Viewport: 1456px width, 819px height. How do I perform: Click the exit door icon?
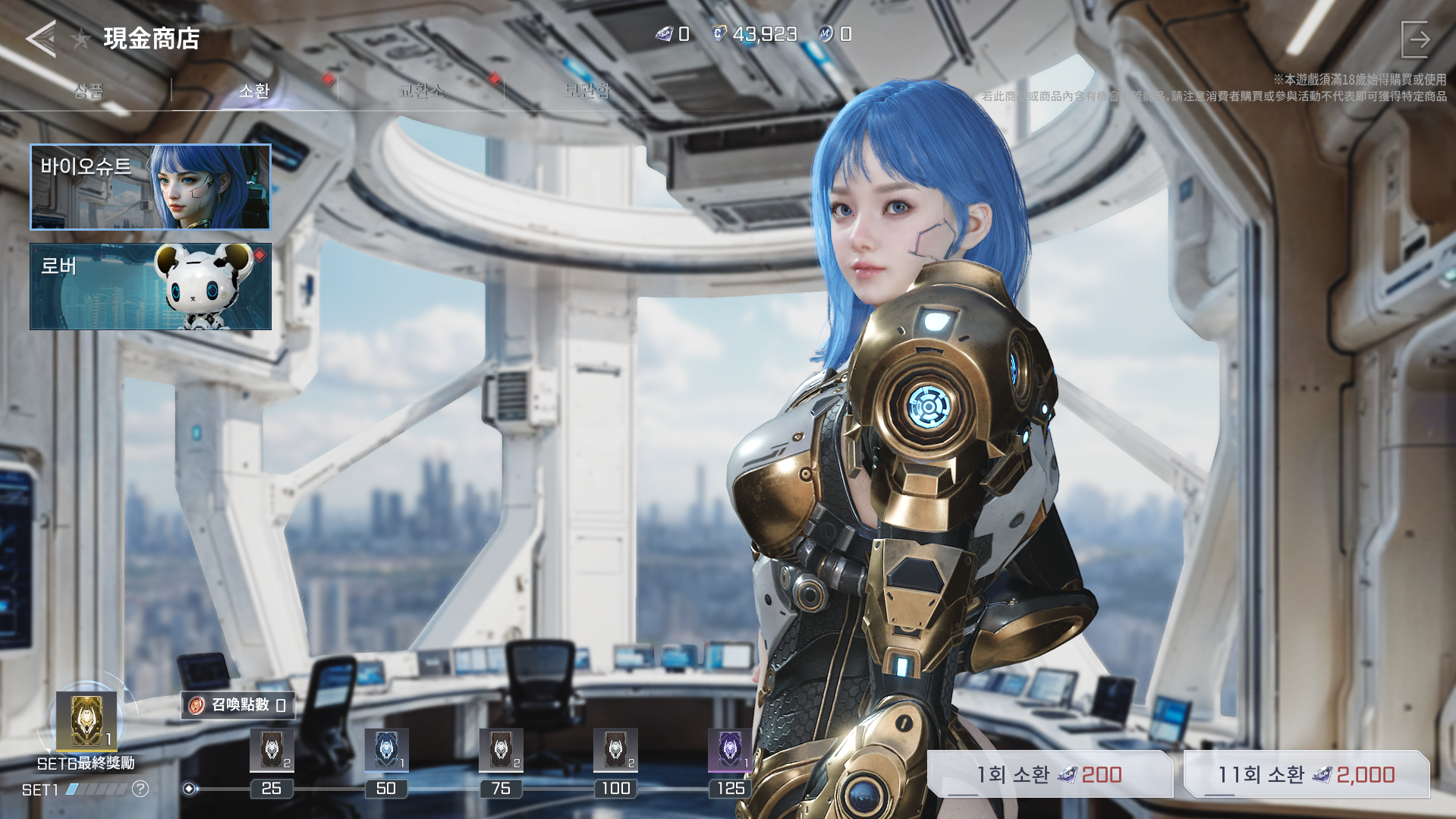(x=1415, y=39)
